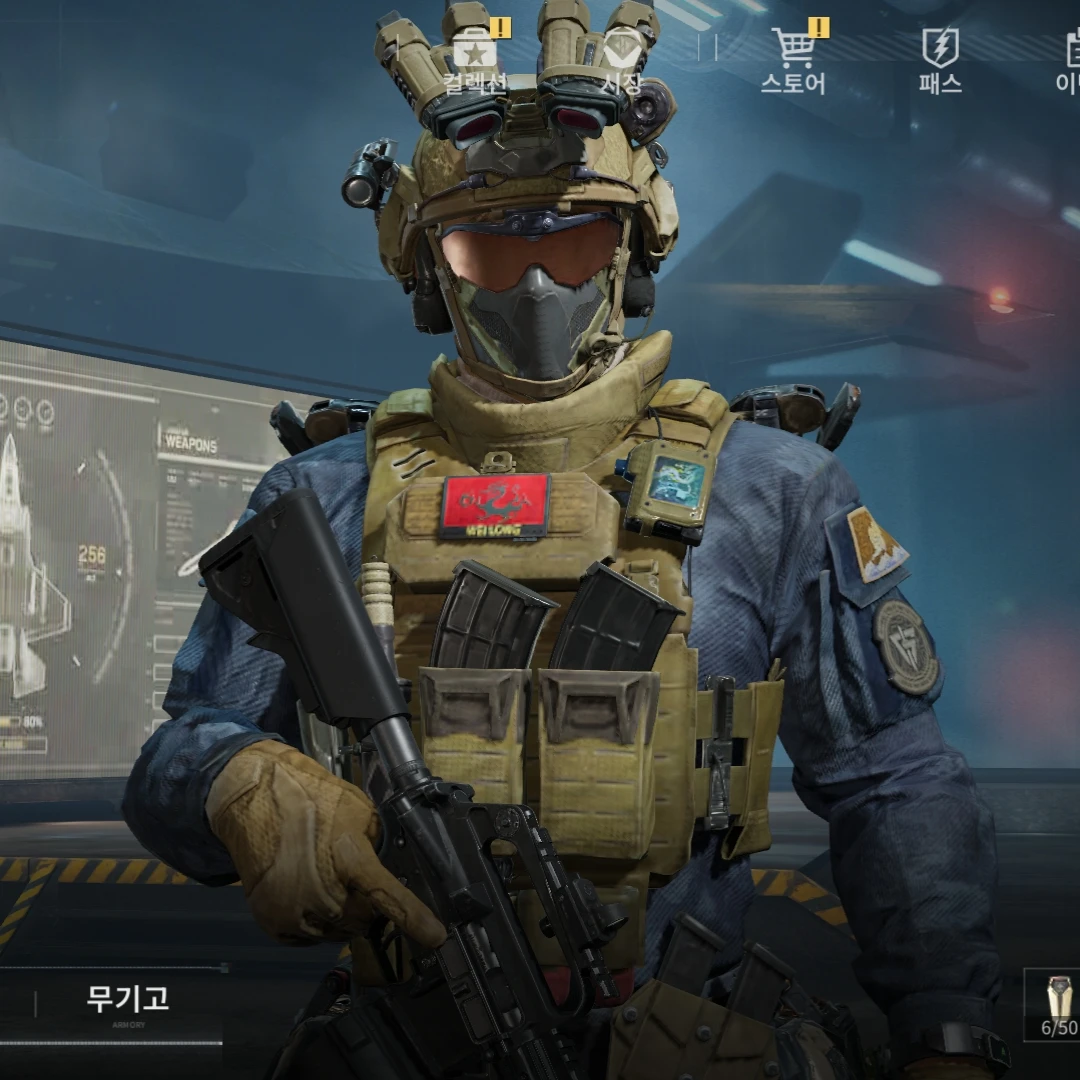
Task: Show the 패스 battle pass
Action: click(x=940, y=60)
